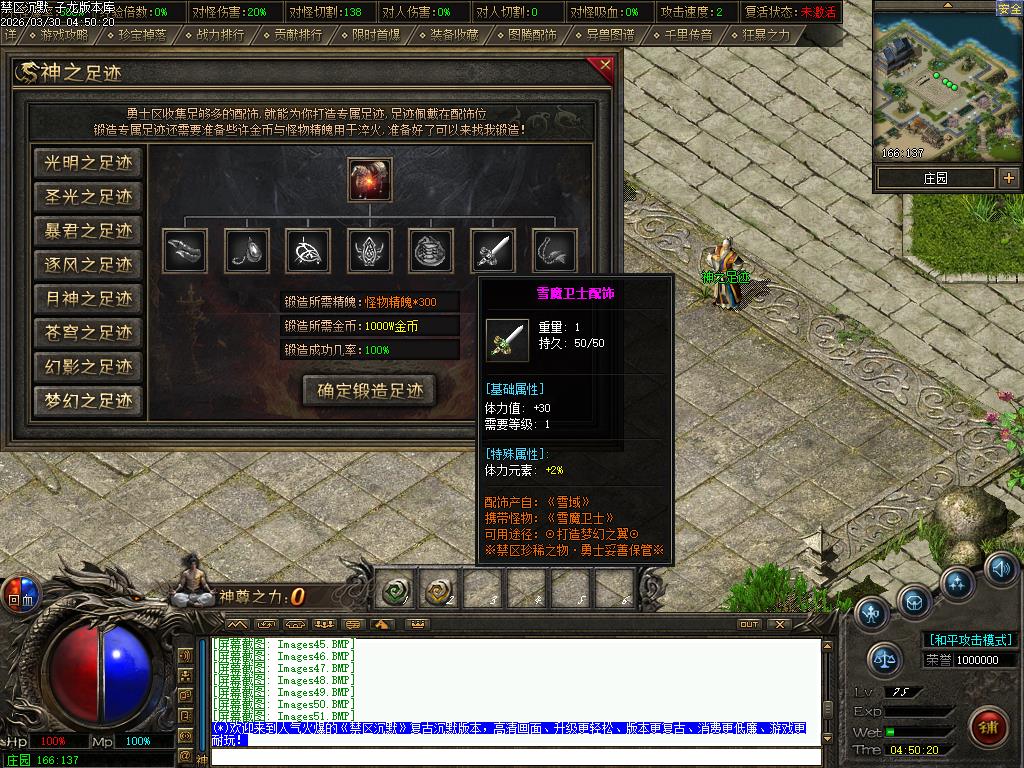Confirm with the 确定锻造足迹 button
This screenshot has height=768, width=1024.
tap(370, 390)
